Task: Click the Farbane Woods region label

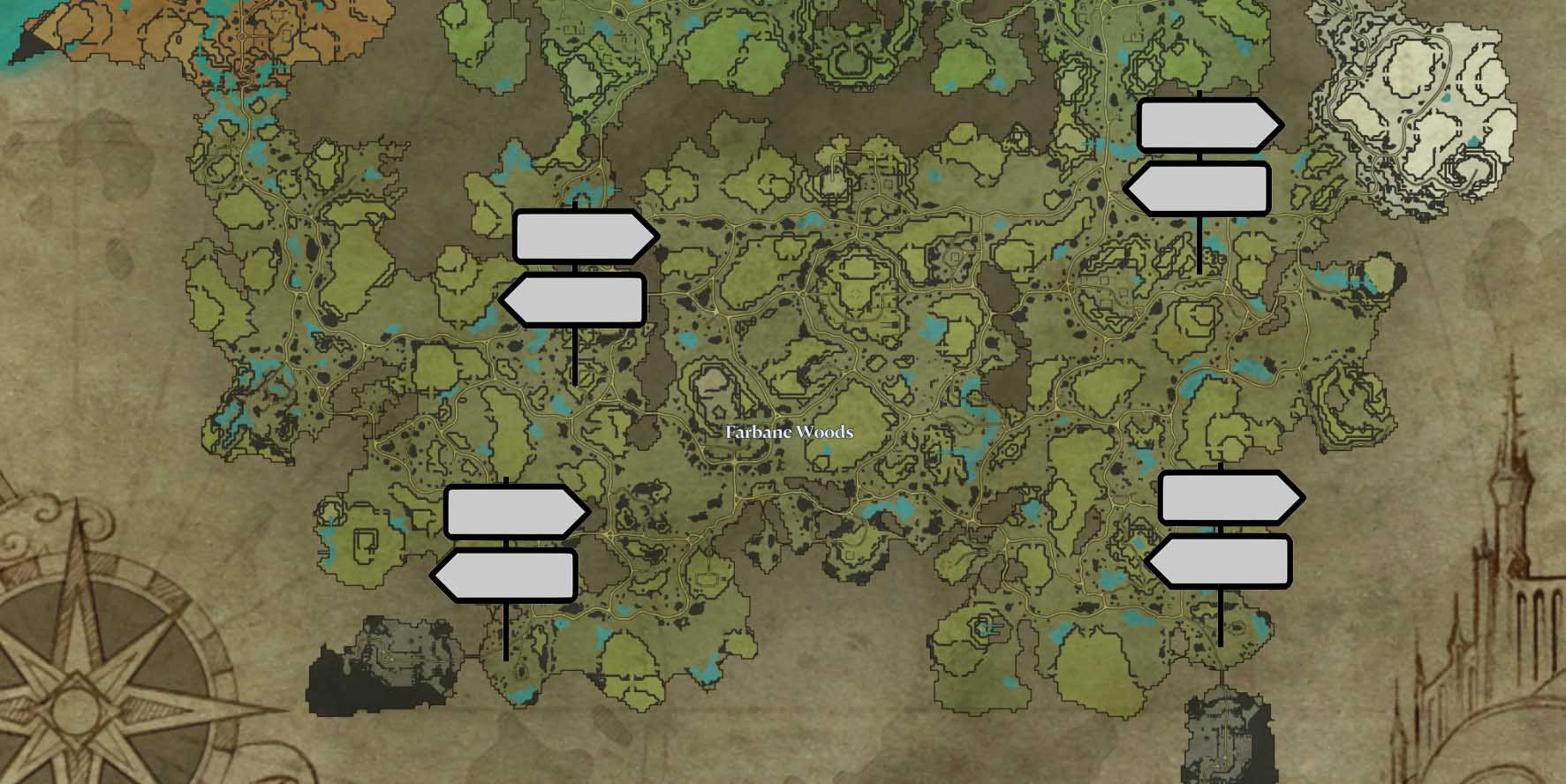Action: pos(789,433)
